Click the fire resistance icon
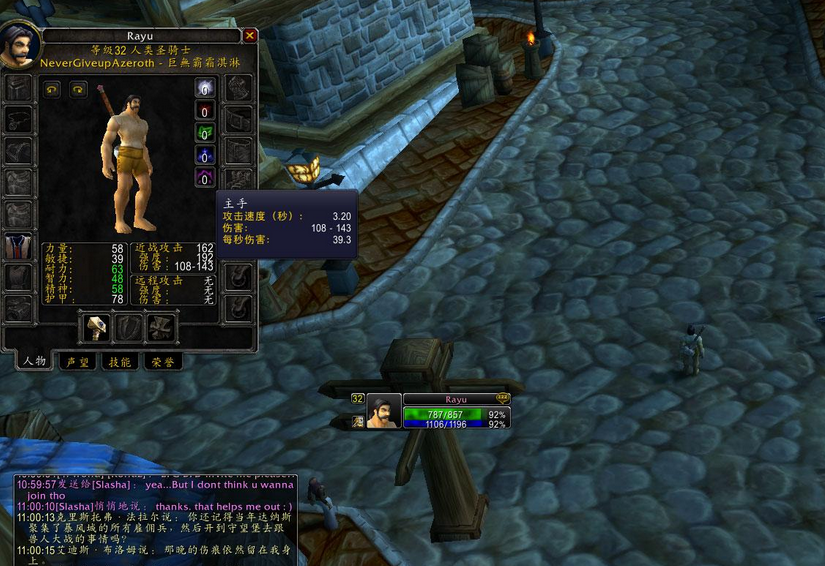This screenshot has height=566, width=825. (x=204, y=111)
